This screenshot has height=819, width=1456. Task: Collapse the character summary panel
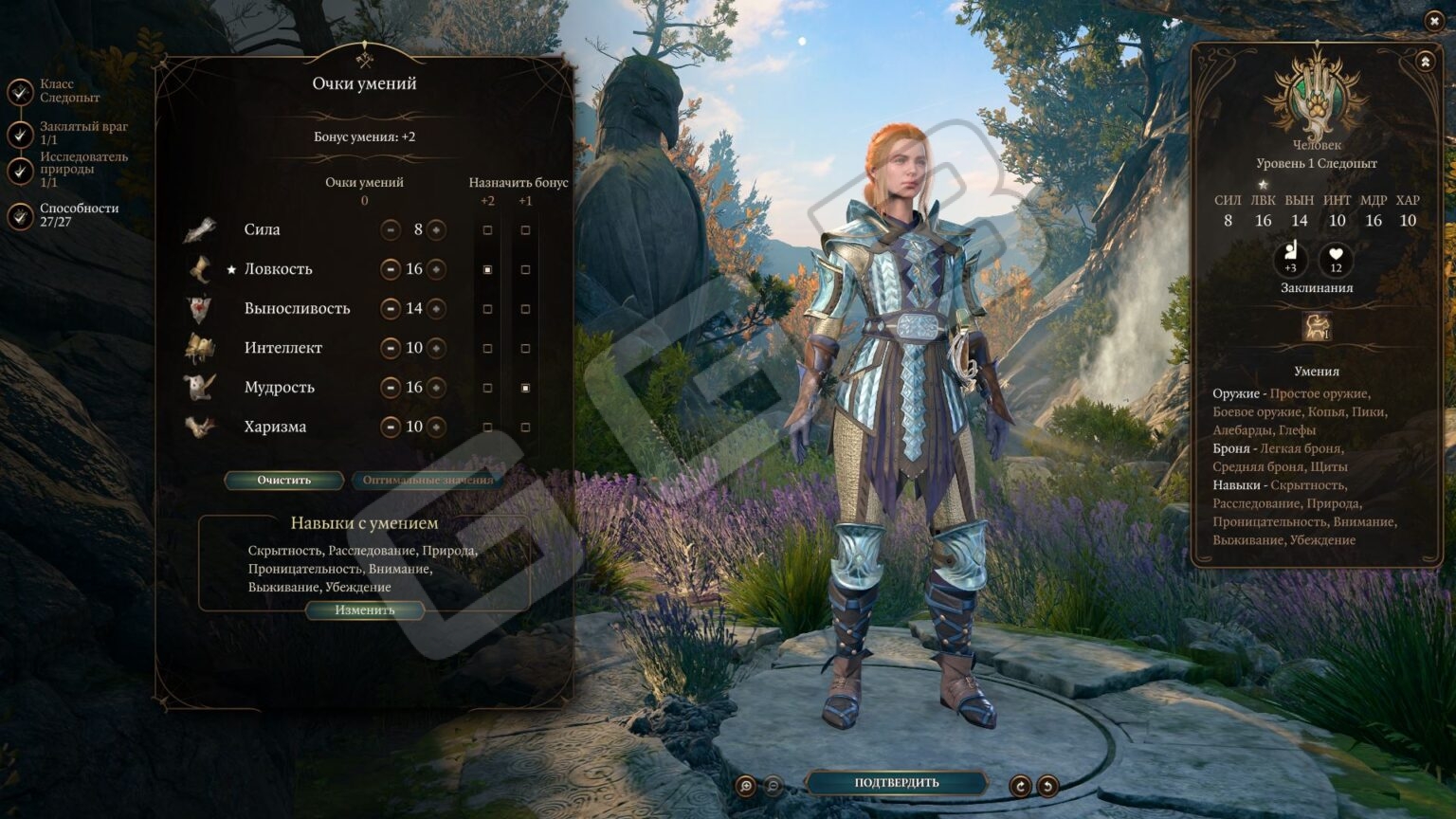pyautogui.click(x=1425, y=62)
